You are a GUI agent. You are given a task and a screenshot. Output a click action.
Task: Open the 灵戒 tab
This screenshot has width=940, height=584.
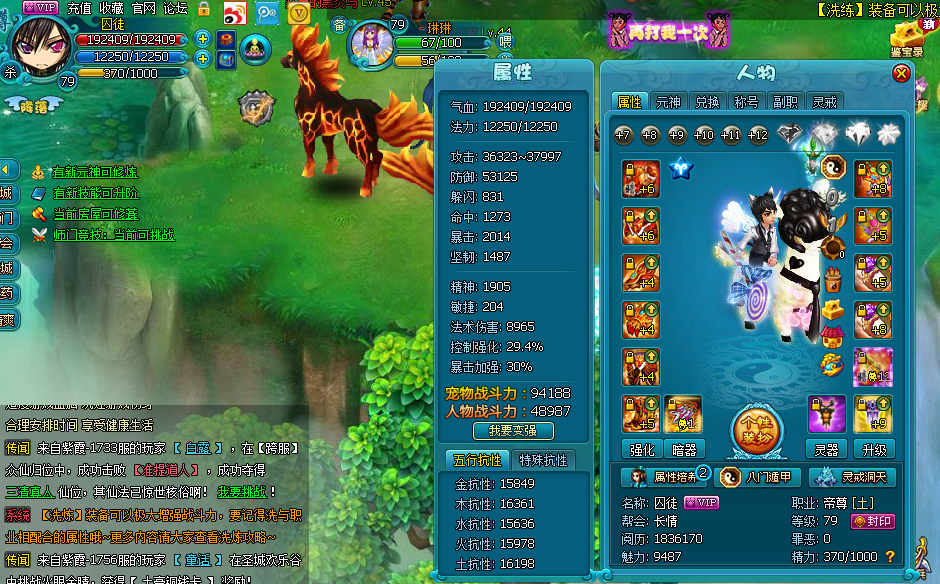(x=824, y=102)
